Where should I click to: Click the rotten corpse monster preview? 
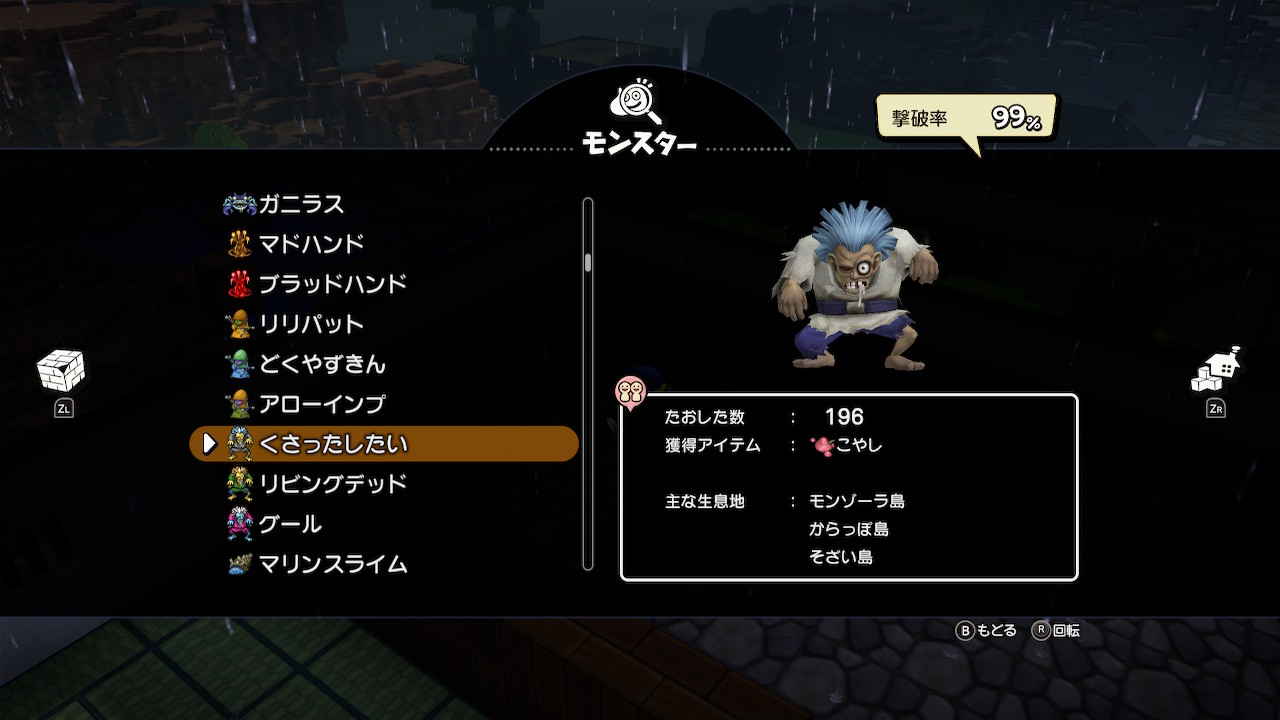pyautogui.click(x=855, y=288)
